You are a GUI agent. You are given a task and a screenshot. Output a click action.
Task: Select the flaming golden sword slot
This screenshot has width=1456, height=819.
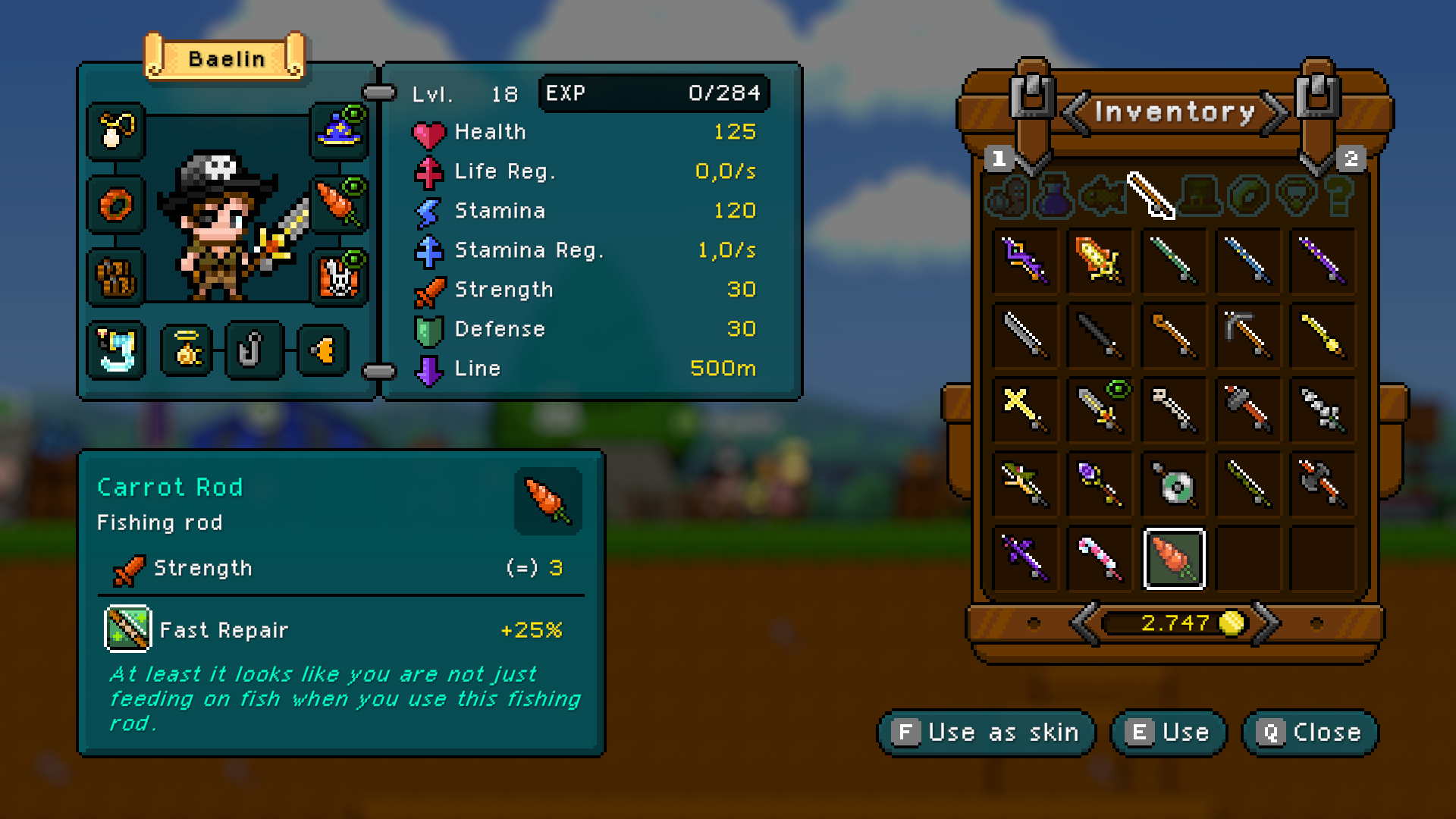(1099, 260)
